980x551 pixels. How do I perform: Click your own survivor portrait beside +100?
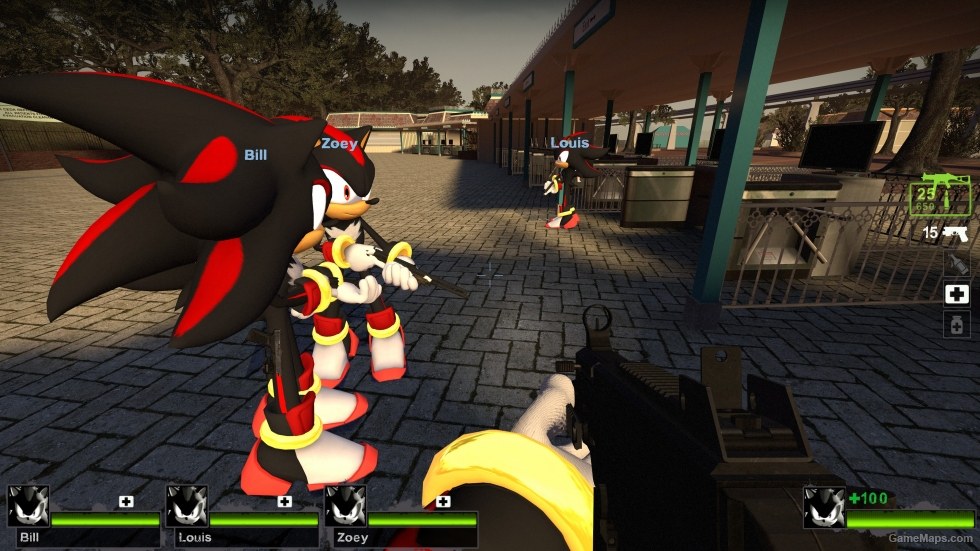[824, 506]
